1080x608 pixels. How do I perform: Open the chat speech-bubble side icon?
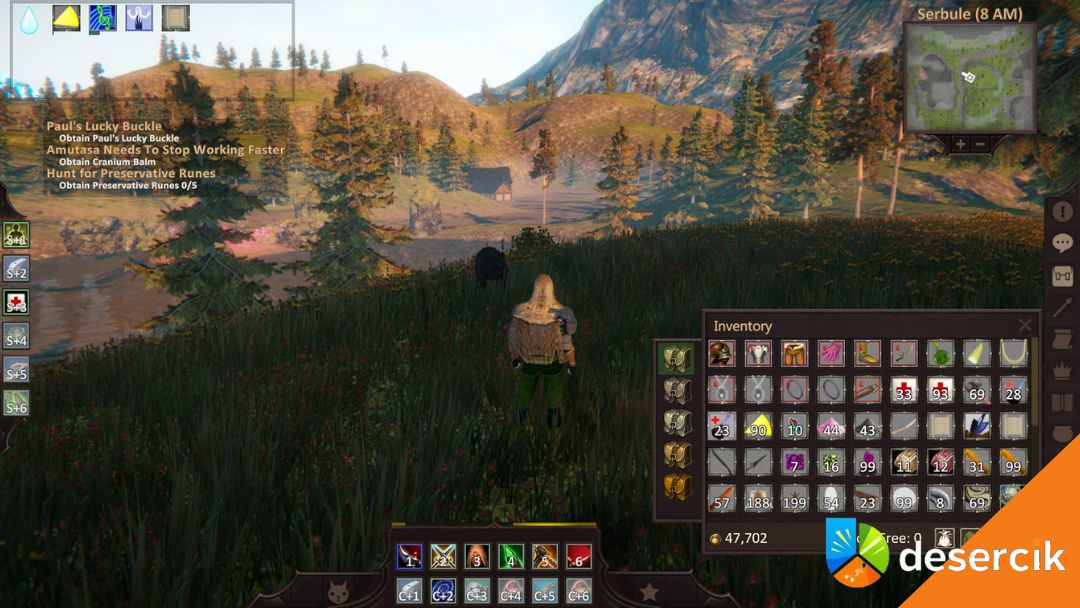click(1063, 243)
